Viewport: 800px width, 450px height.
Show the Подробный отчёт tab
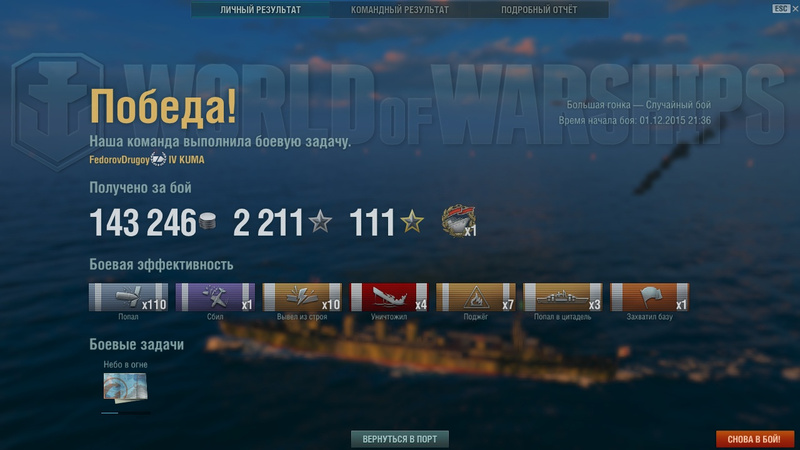point(539,10)
